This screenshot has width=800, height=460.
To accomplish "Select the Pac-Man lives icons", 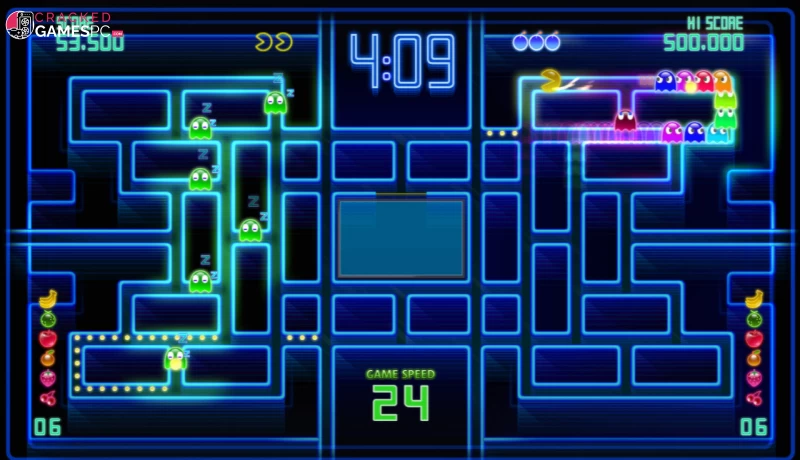I will point(273,42).
